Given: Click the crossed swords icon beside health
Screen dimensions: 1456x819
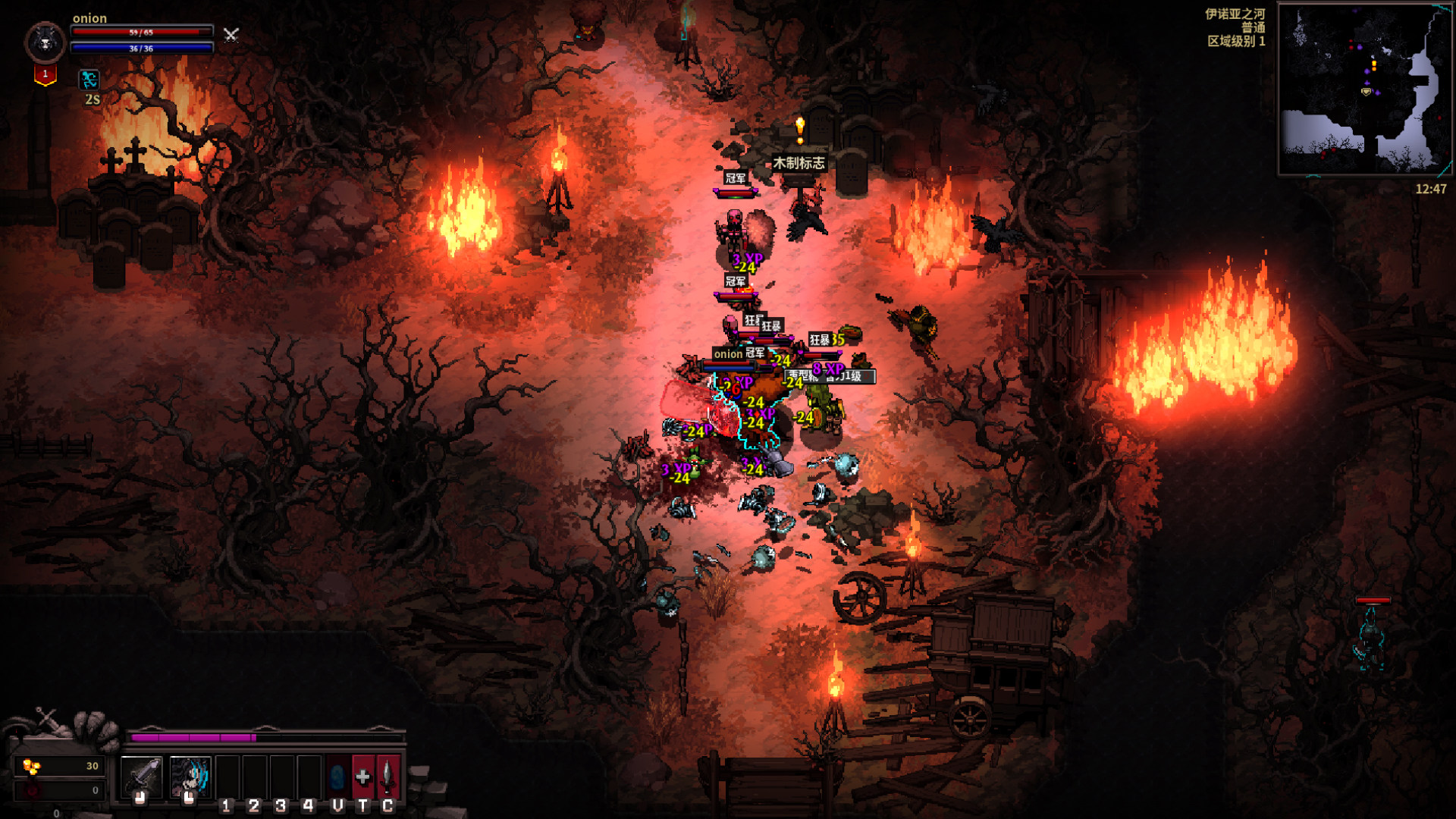Looking at the screenshot, I should (231, 34).
